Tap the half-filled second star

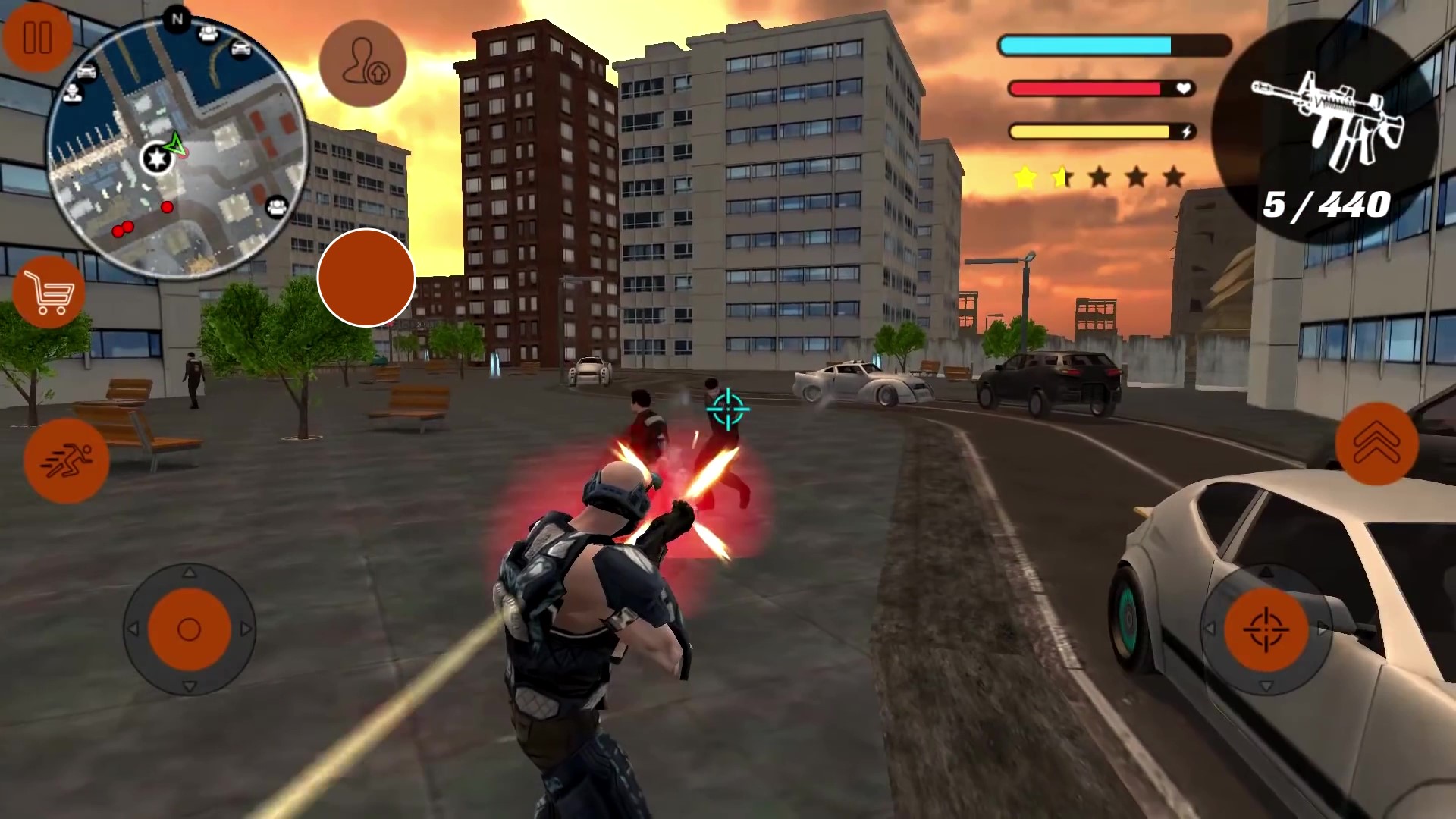coord(1062,176)
